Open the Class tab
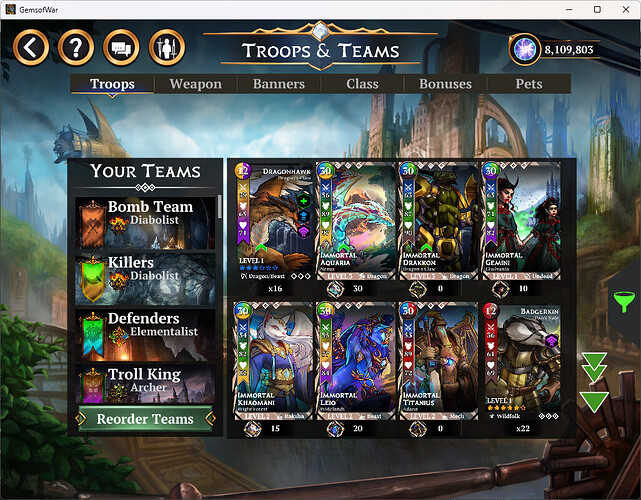This screenshot has width=641, height=500. 362,84
